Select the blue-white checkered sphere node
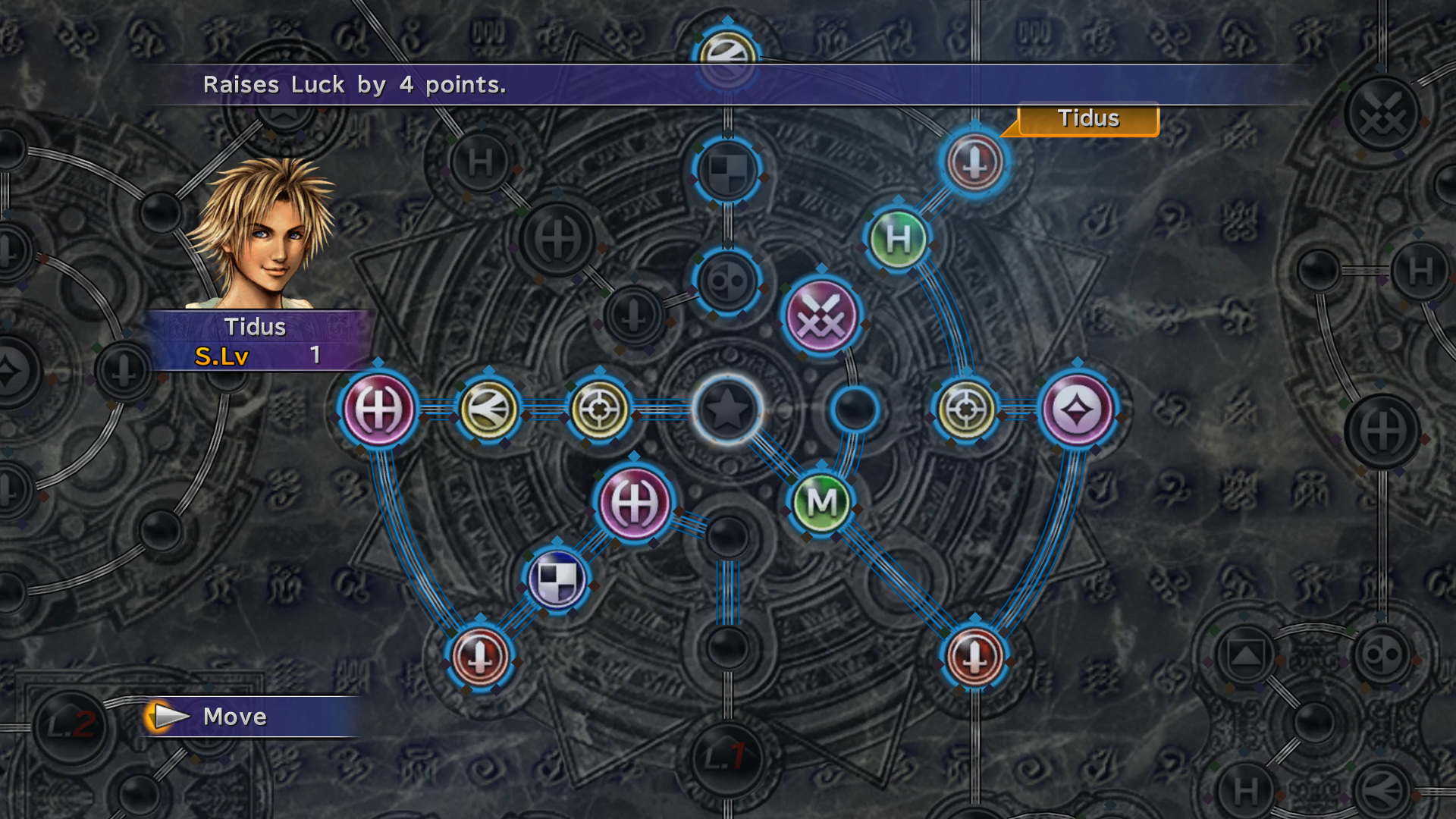The height and width of the screenshot is (819, 1456). pyautogui.click(x=557, y=580)
